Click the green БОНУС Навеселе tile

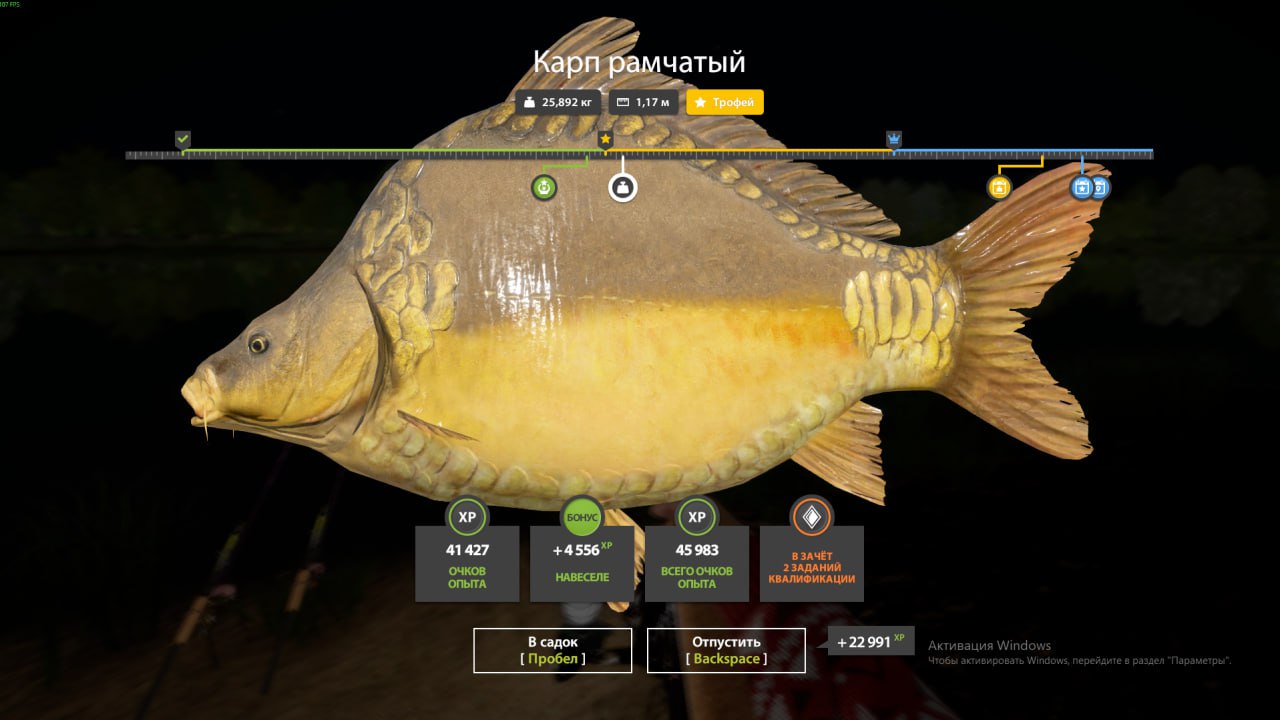582,562
